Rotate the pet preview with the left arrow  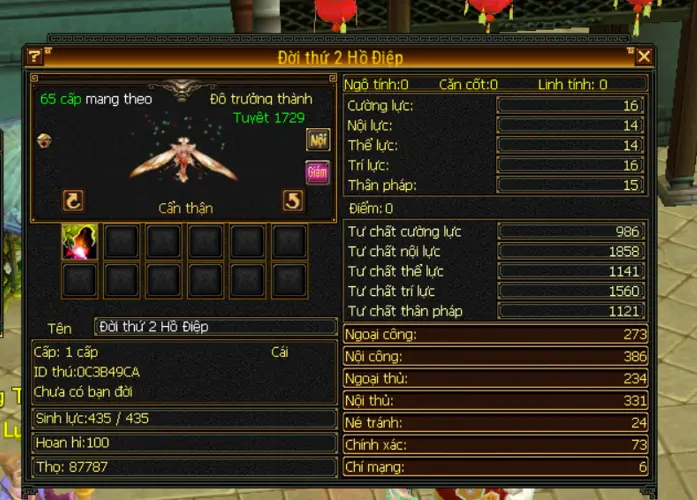[x=73, y=201]
